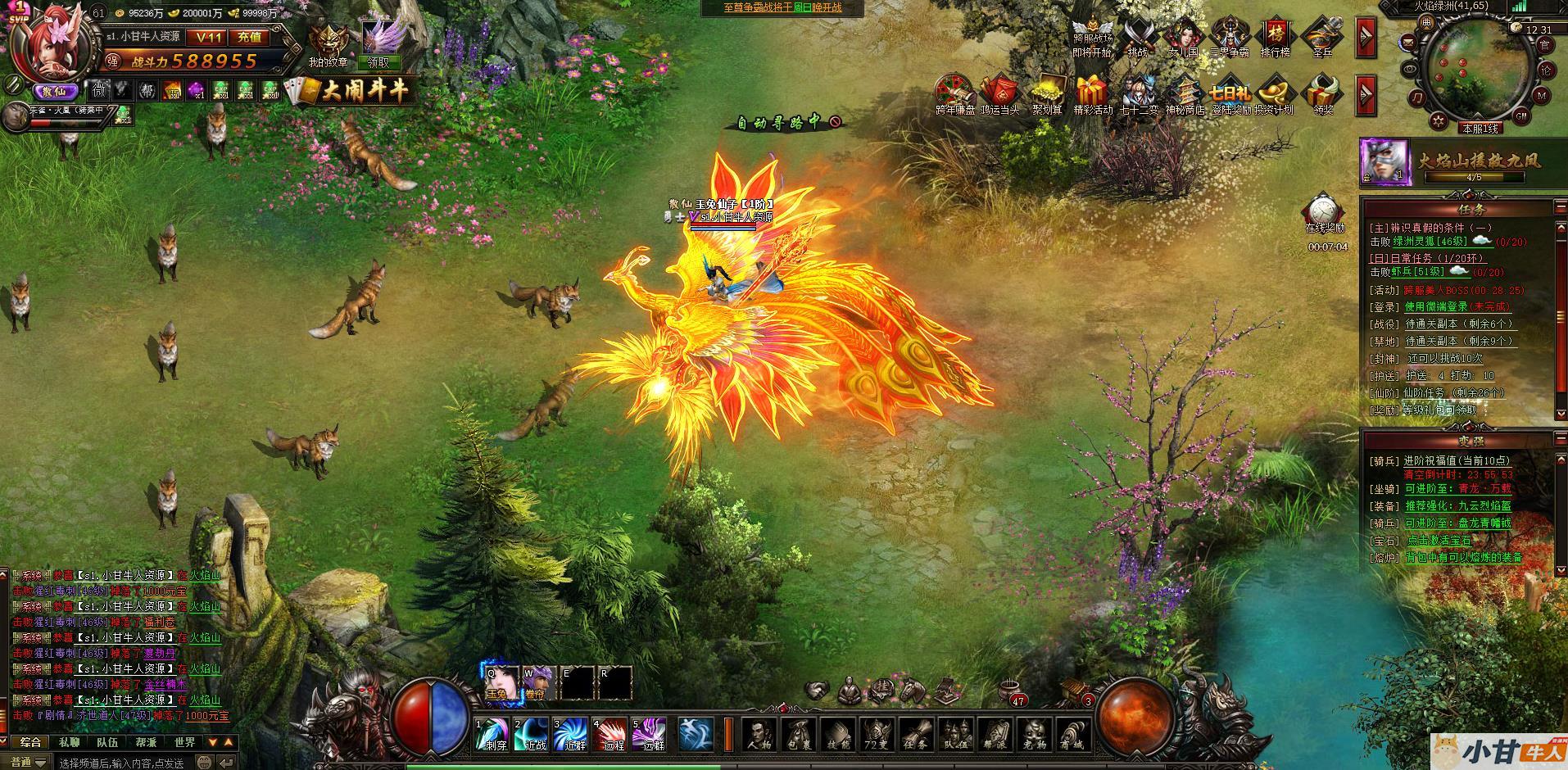Switch chat to the 世界 tab
The image size is (1568, 770).
[x=185, y=742]
